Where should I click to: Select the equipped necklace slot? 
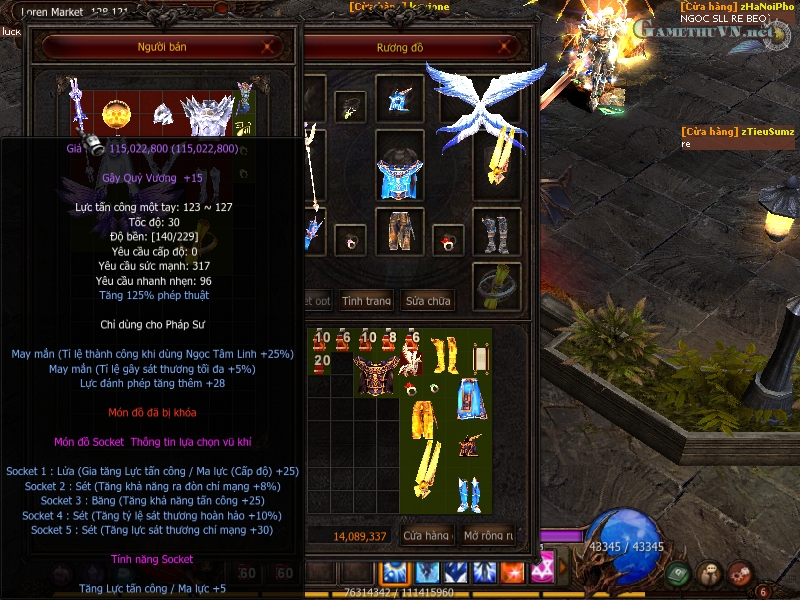pyautogui.click(x=350, y=107)
